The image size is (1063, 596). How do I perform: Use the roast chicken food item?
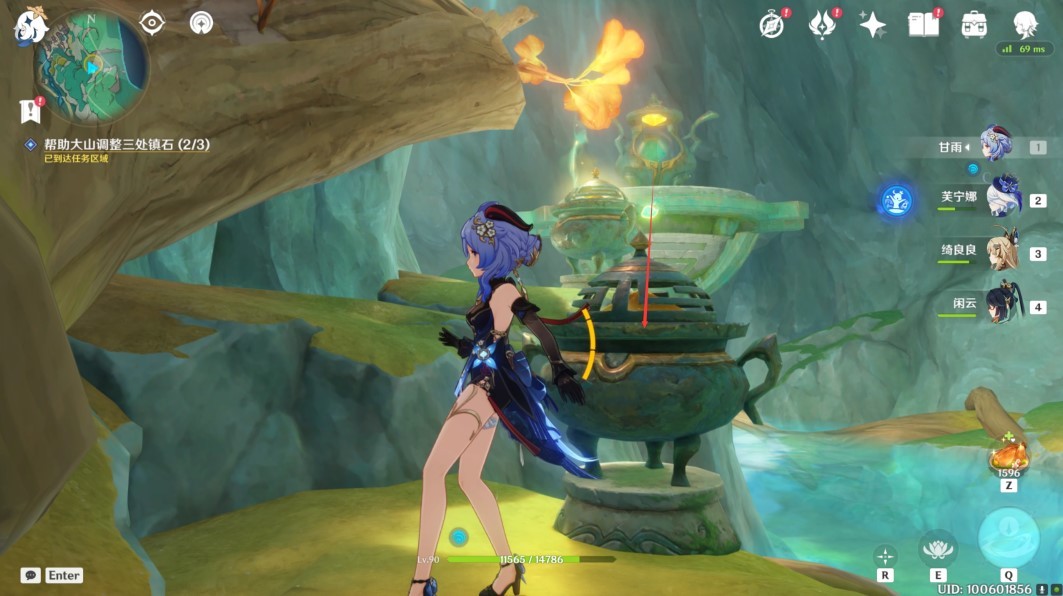(x=1007, y=459)
